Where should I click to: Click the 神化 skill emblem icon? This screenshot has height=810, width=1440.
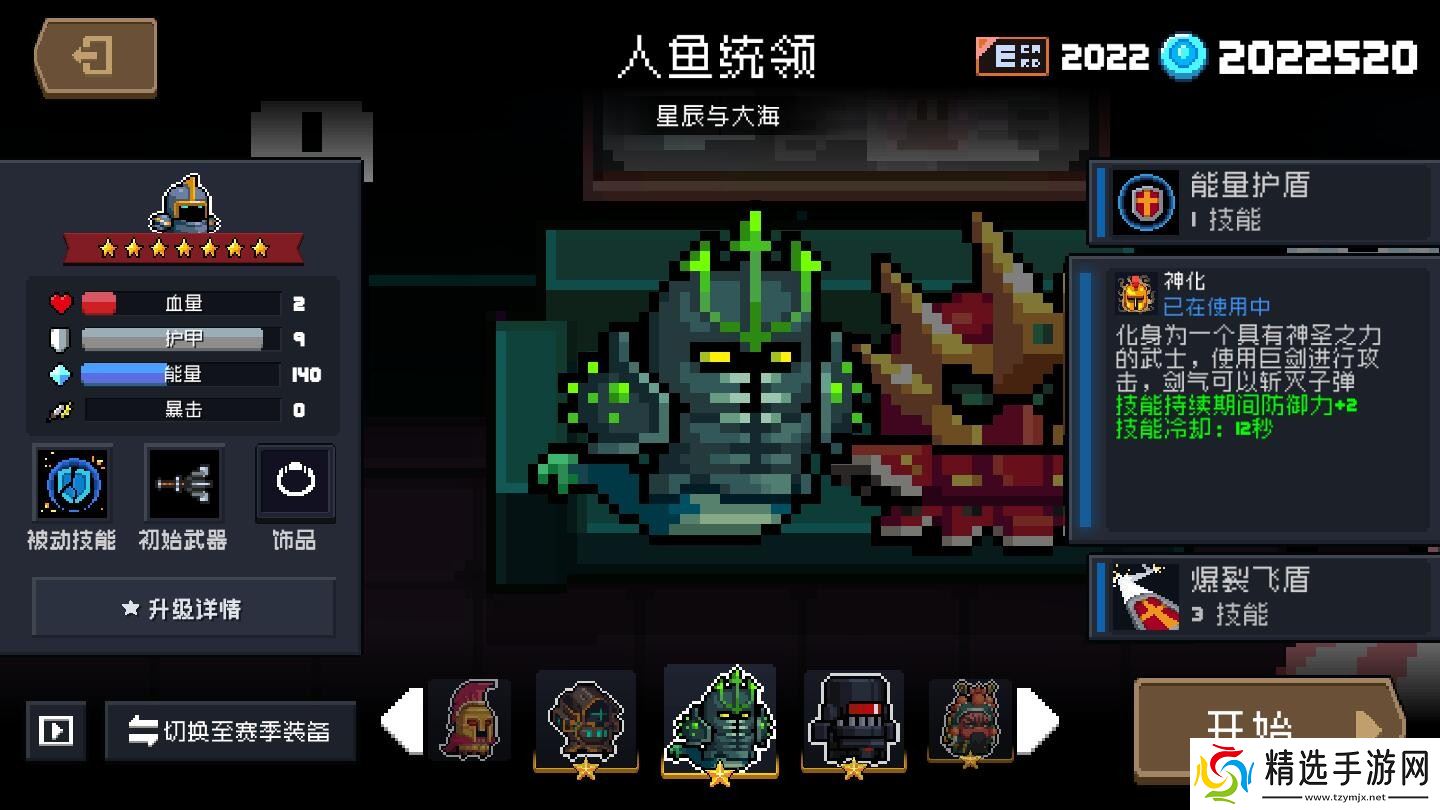pos(1136,292)
